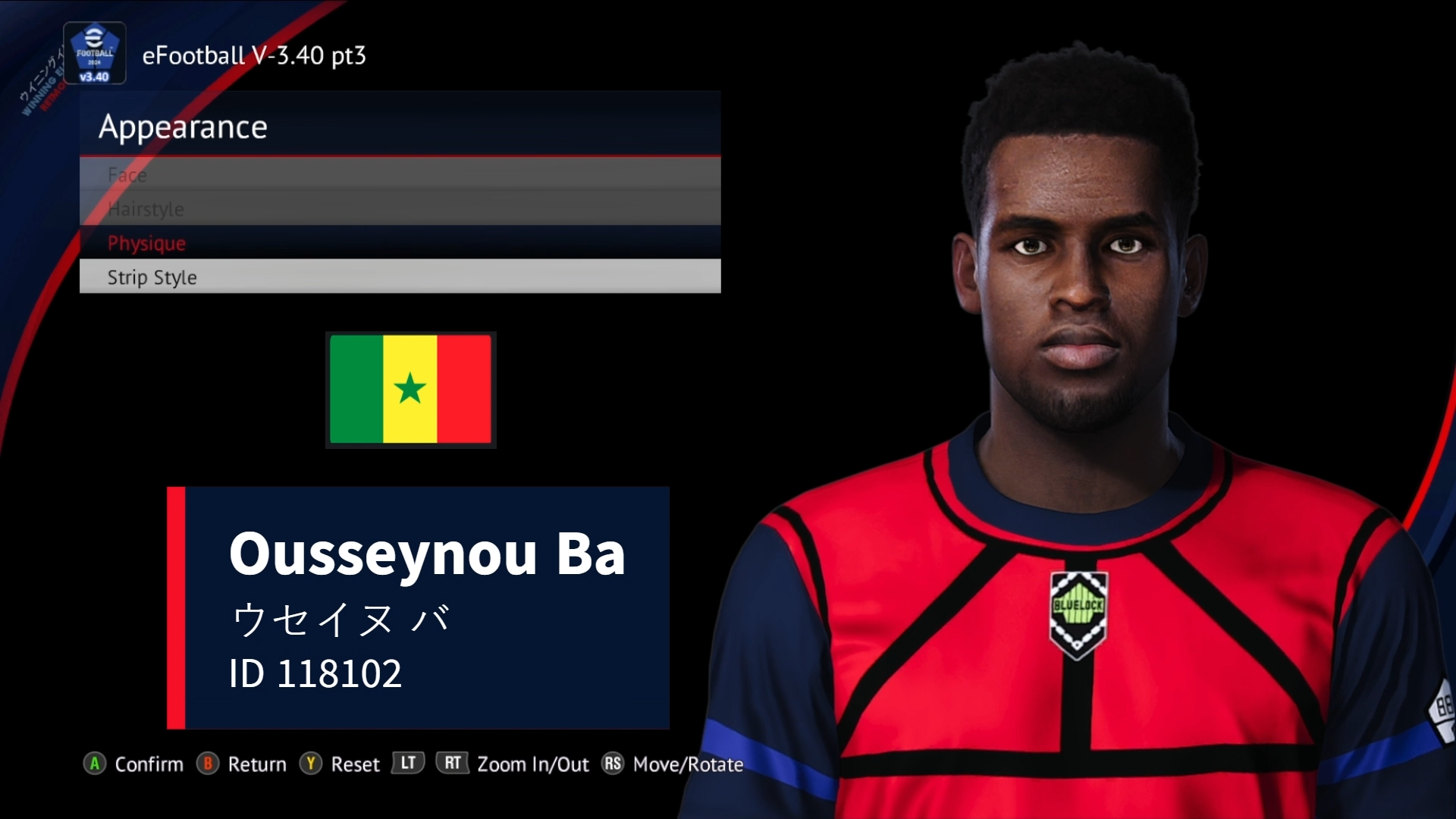This screenshot has height=819, width=1456.
Task: Click the Return action label
Action: tap(258, 764)
